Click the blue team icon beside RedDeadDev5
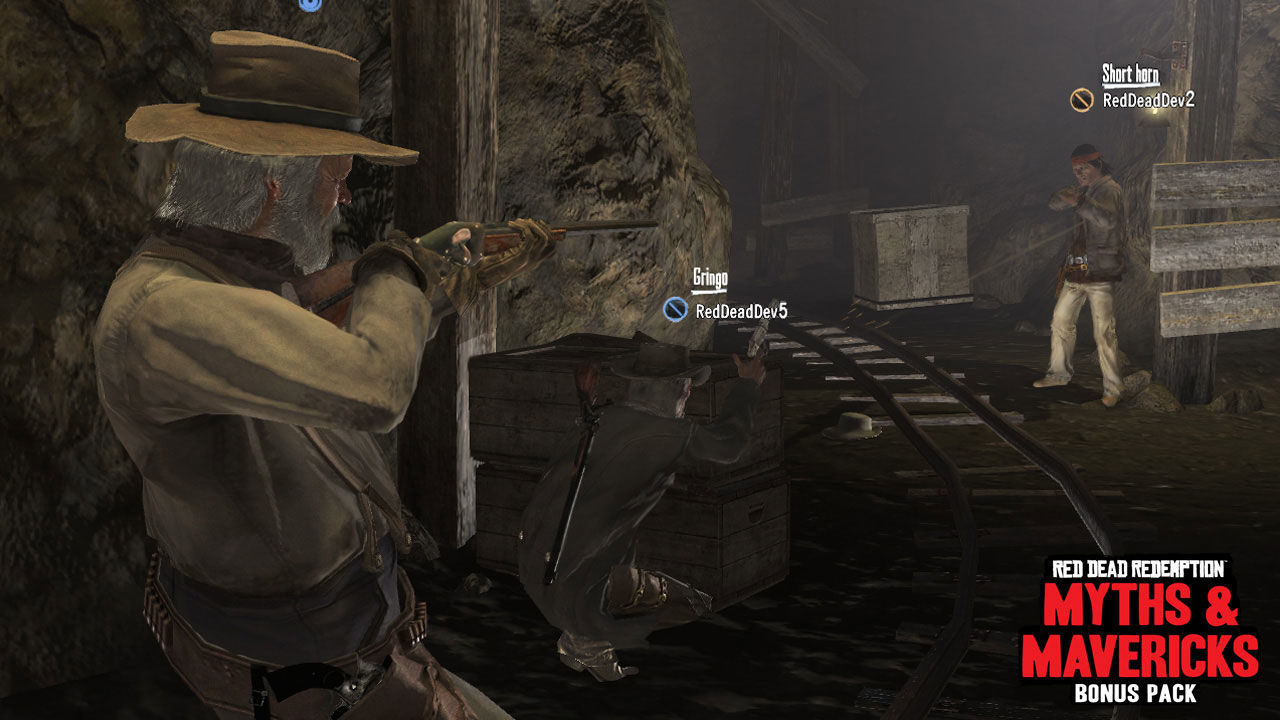 click(675, 310)
